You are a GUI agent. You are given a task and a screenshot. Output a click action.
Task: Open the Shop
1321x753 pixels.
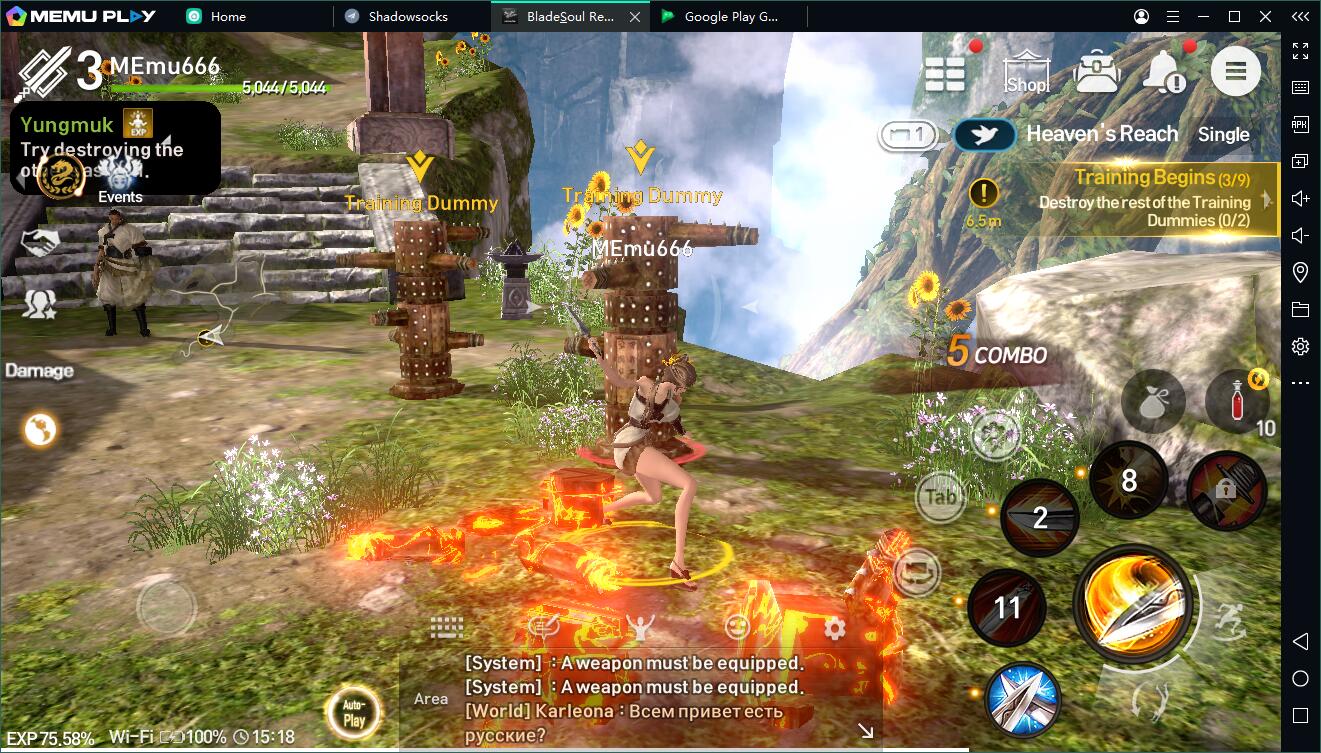pyautogui.click(x=1027, y=73)
